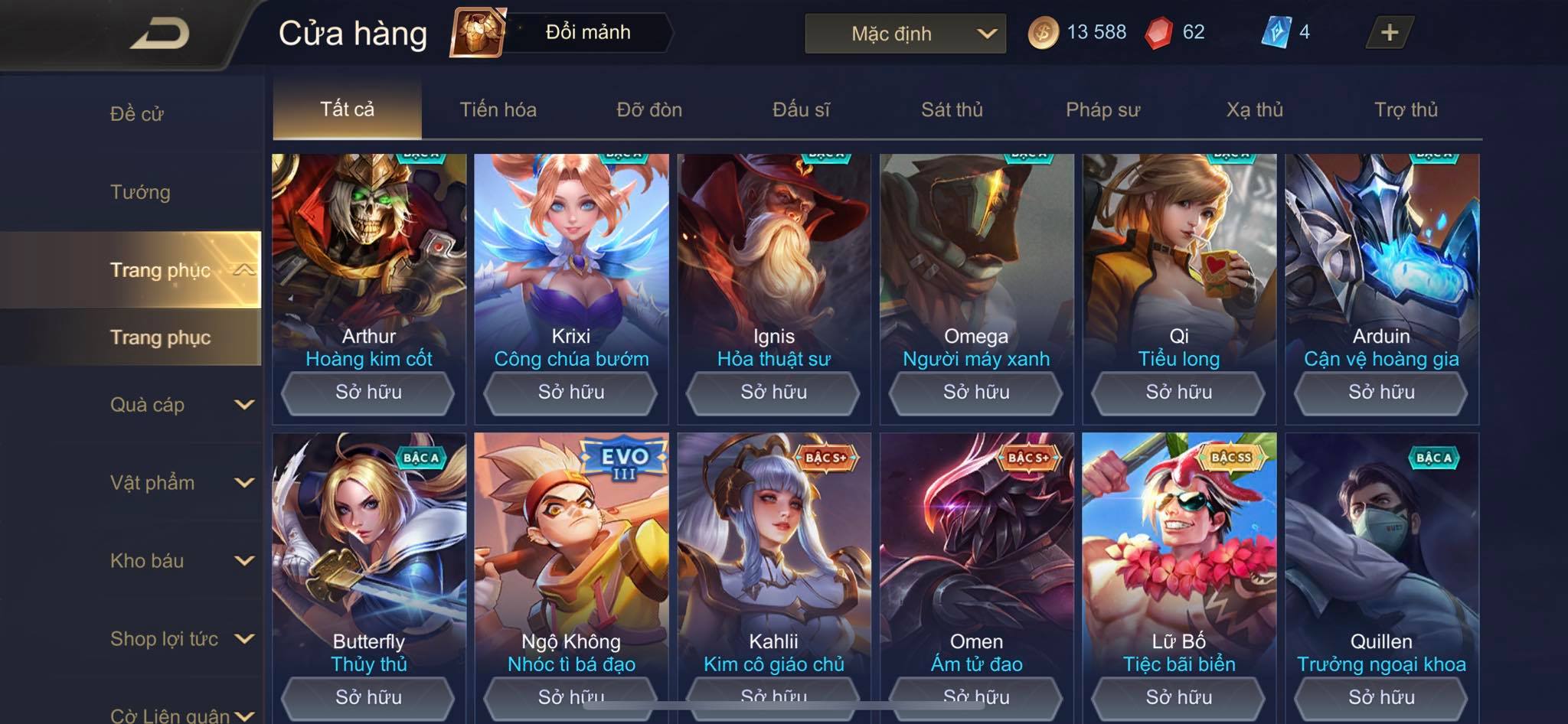The image size is (1568, 724).
Task: Select the Krixi Công chúa bướm skin card
Action: tap(571, 260)
